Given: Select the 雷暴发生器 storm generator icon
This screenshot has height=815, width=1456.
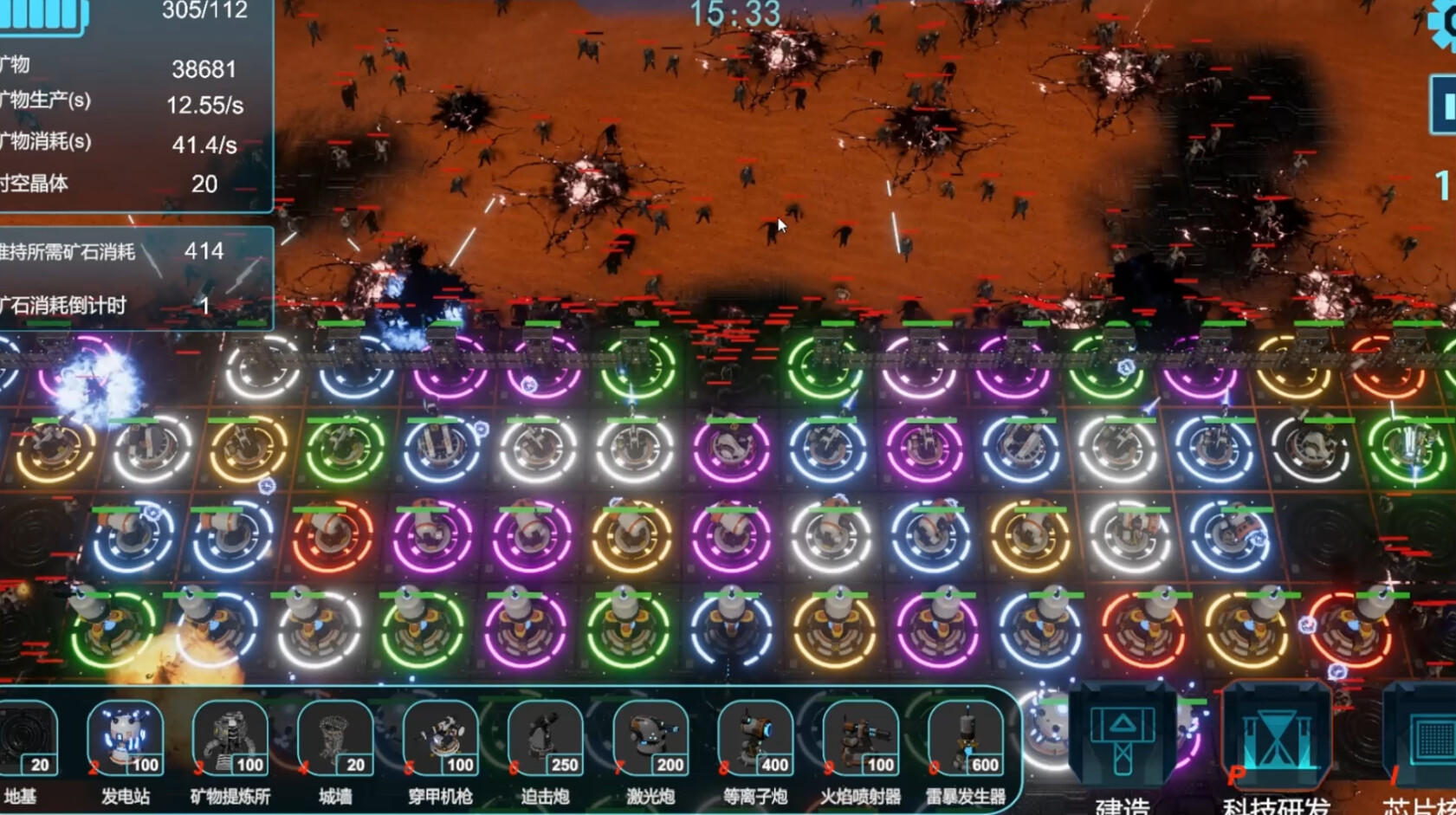Looking at the screenshot, I should click(964, 741).
